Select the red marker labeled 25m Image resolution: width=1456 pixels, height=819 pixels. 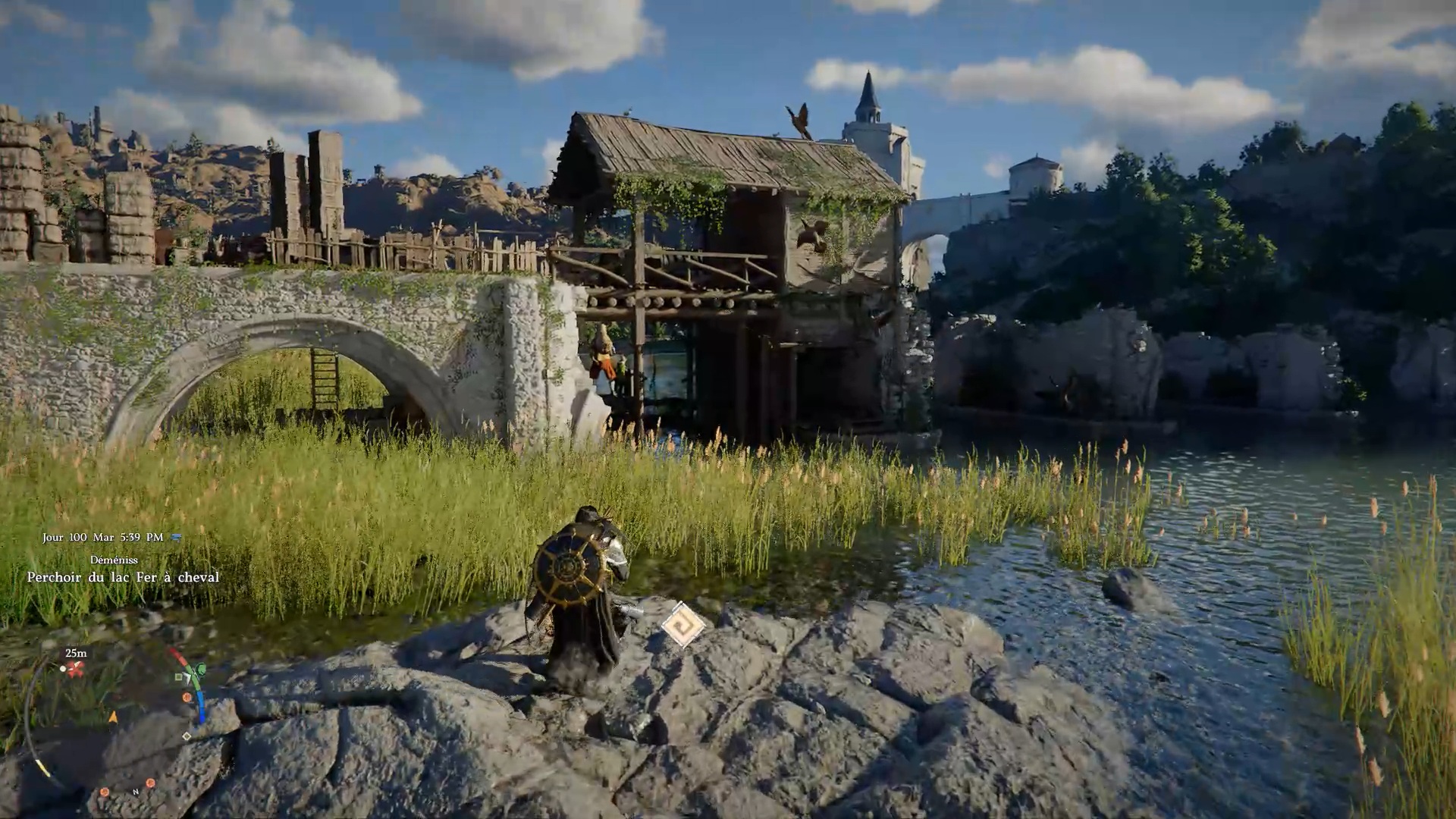click(74, 669)
